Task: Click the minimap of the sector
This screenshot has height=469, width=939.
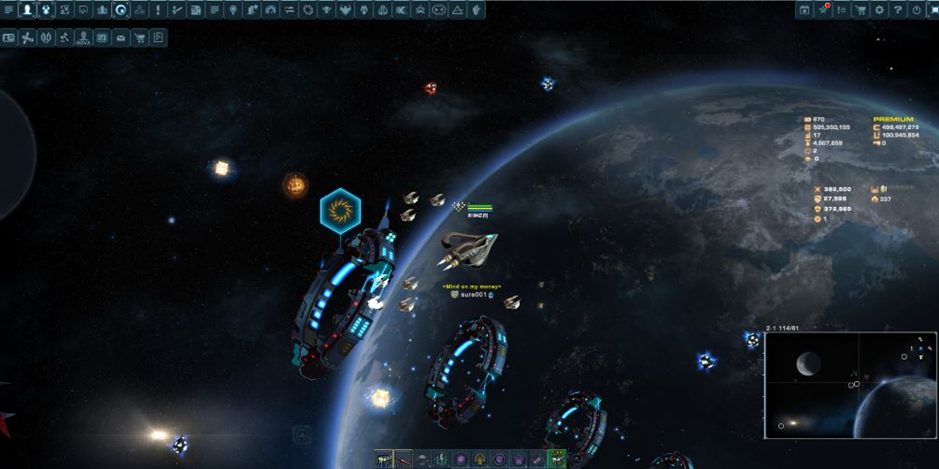Action: (851, 385)
